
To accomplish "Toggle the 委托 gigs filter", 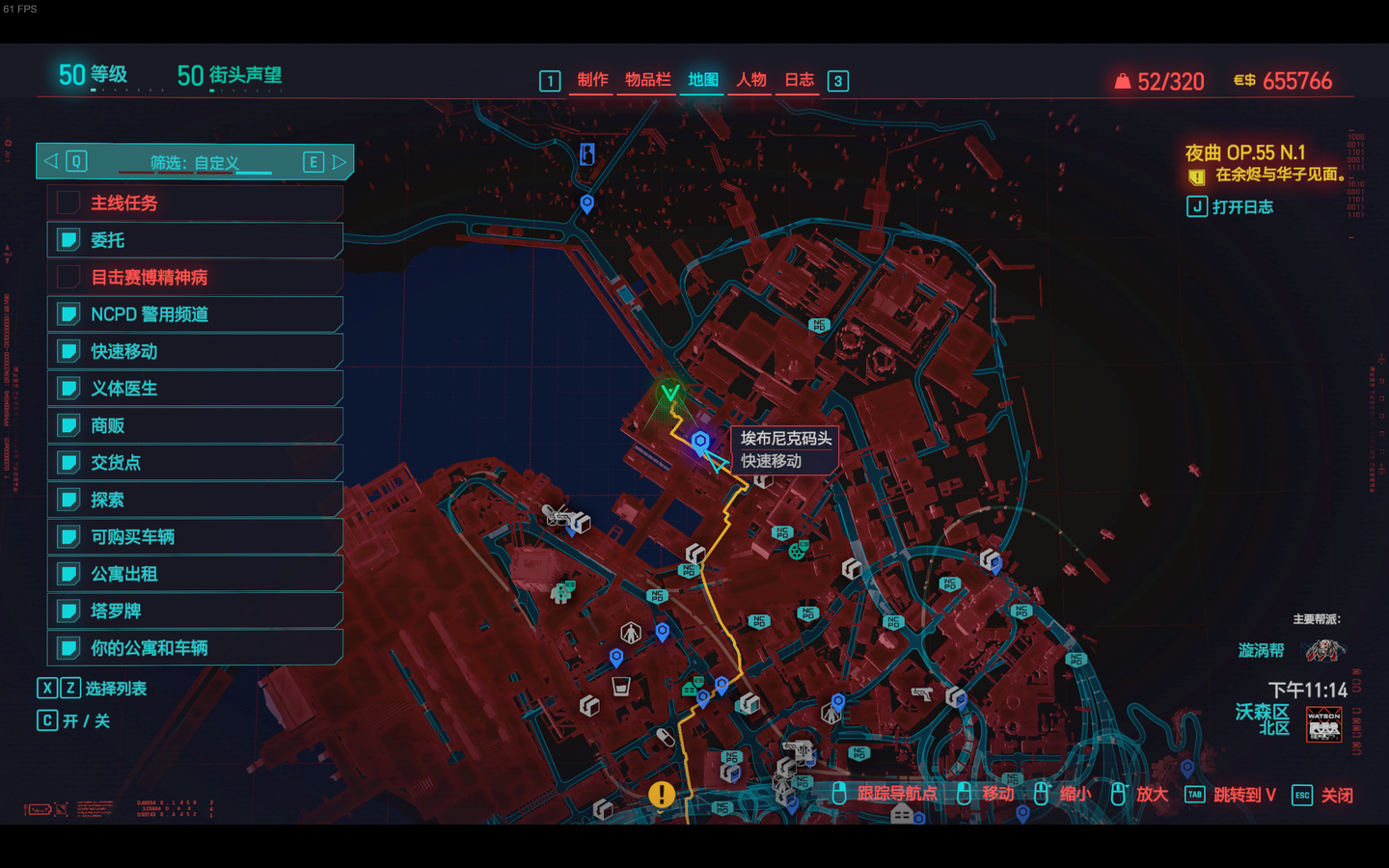I will [195, 240].
